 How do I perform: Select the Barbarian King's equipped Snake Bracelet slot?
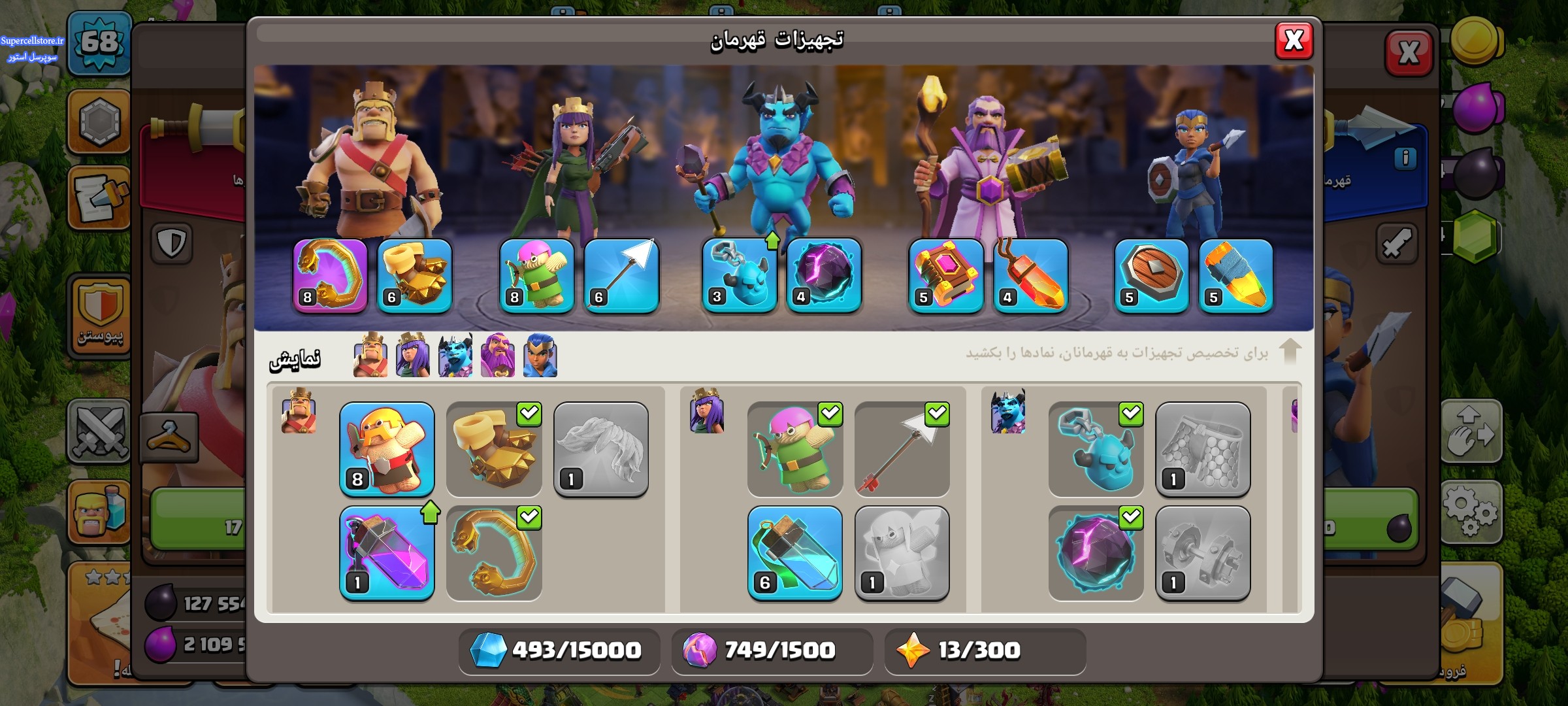[x=331, y=276]
